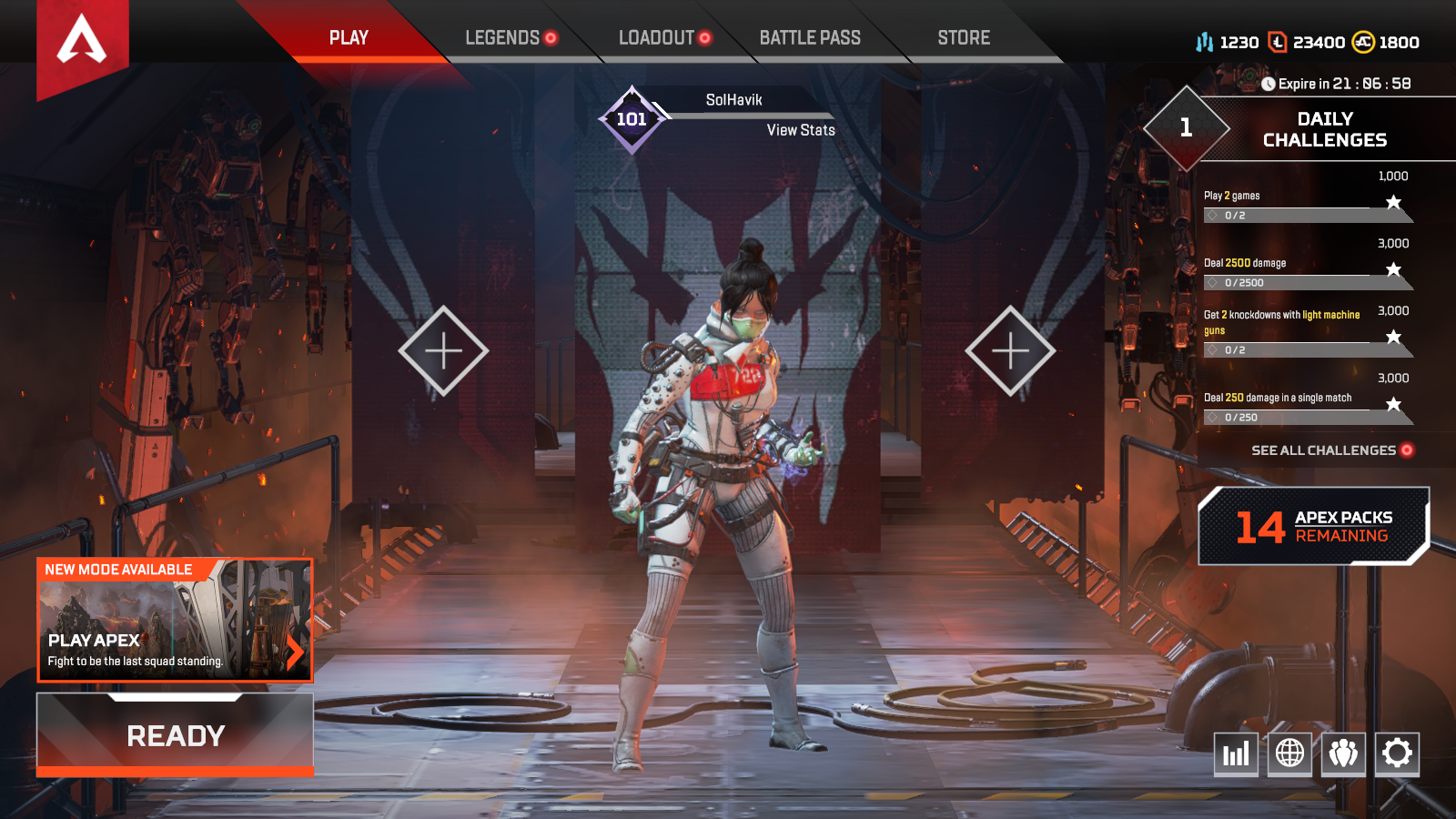Screen dimensions: 1456x819
Task: Switch to the Play tab
Action: click(349, 38)
